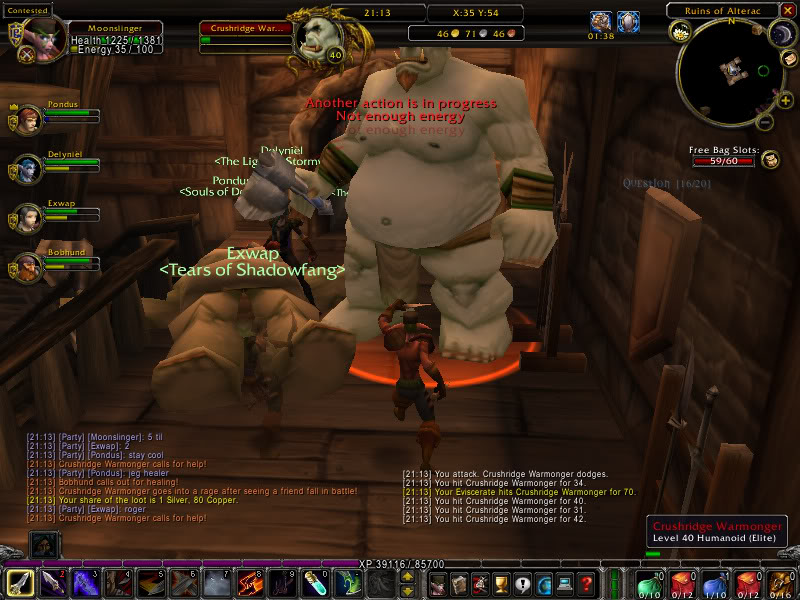Page the action bar up
800x600 pixels.
coord(409,575)
